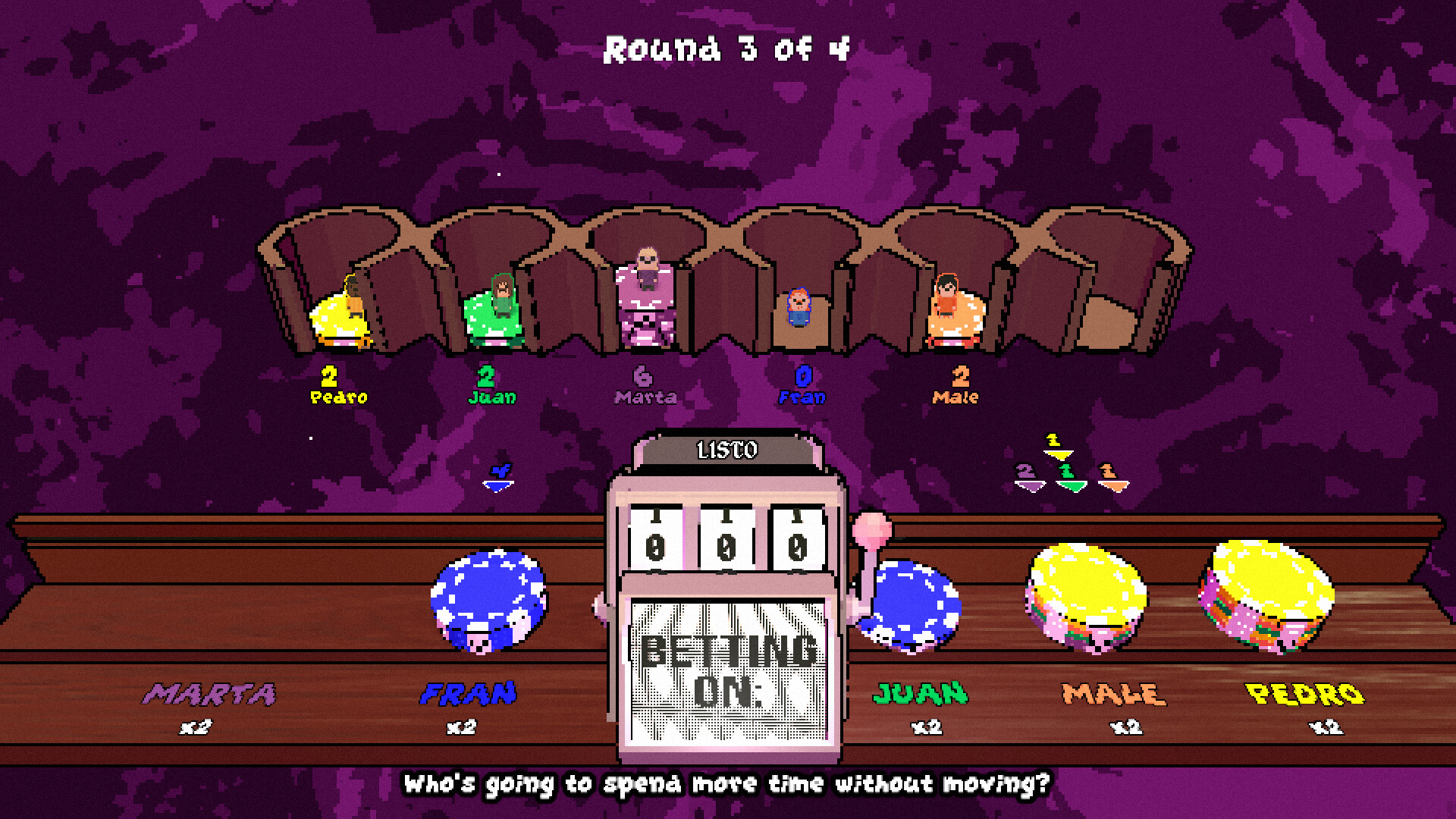The image size is (1456, 819).
Task: Select the MALE betting spot label
Action: [1109, 692]
